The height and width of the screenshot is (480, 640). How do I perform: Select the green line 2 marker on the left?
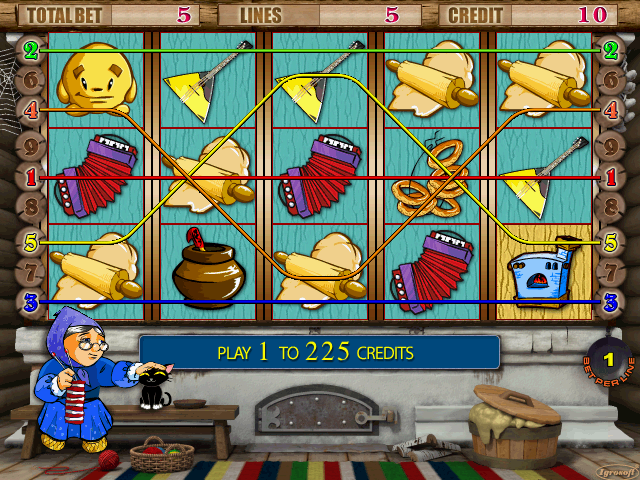pos(31,49)
